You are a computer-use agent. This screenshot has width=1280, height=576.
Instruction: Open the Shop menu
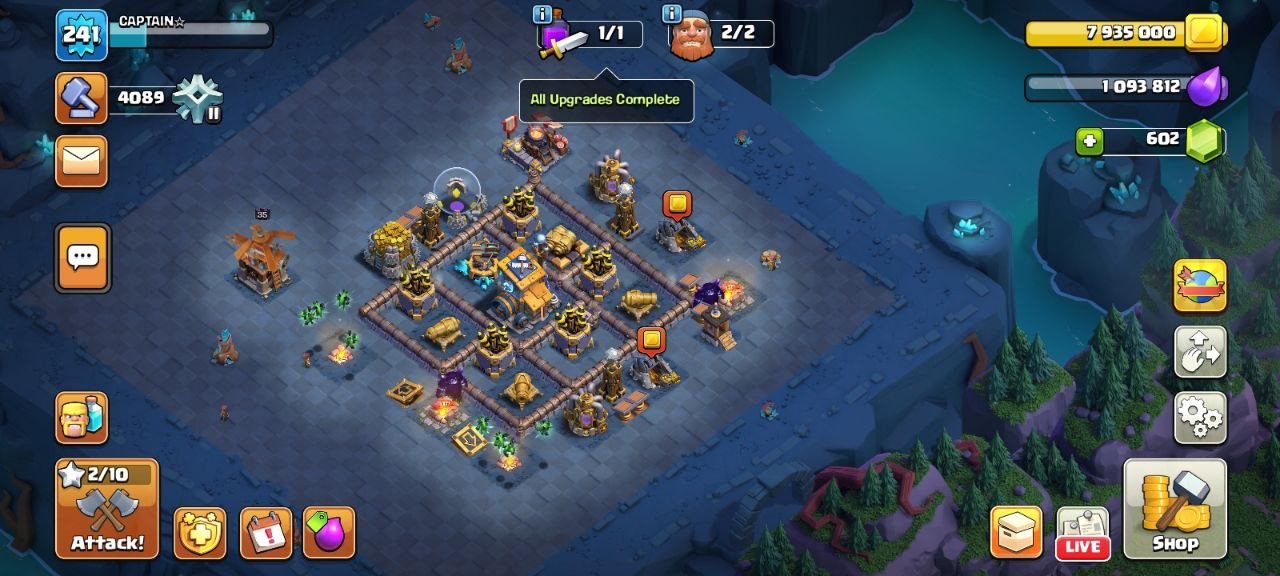(1175, 508)
